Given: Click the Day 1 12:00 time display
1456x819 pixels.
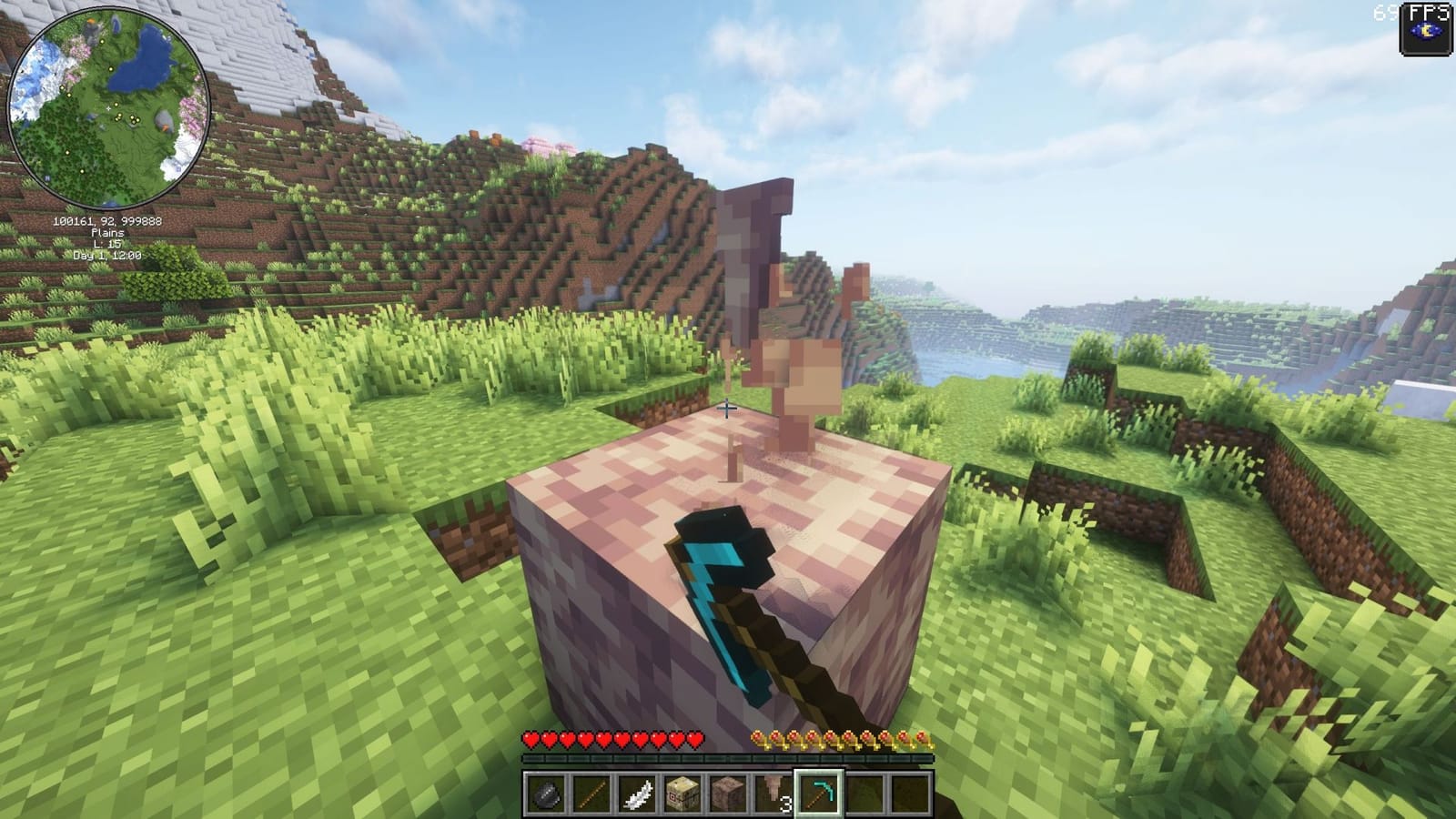Looking at the screenshot, I should pos(106,258).
